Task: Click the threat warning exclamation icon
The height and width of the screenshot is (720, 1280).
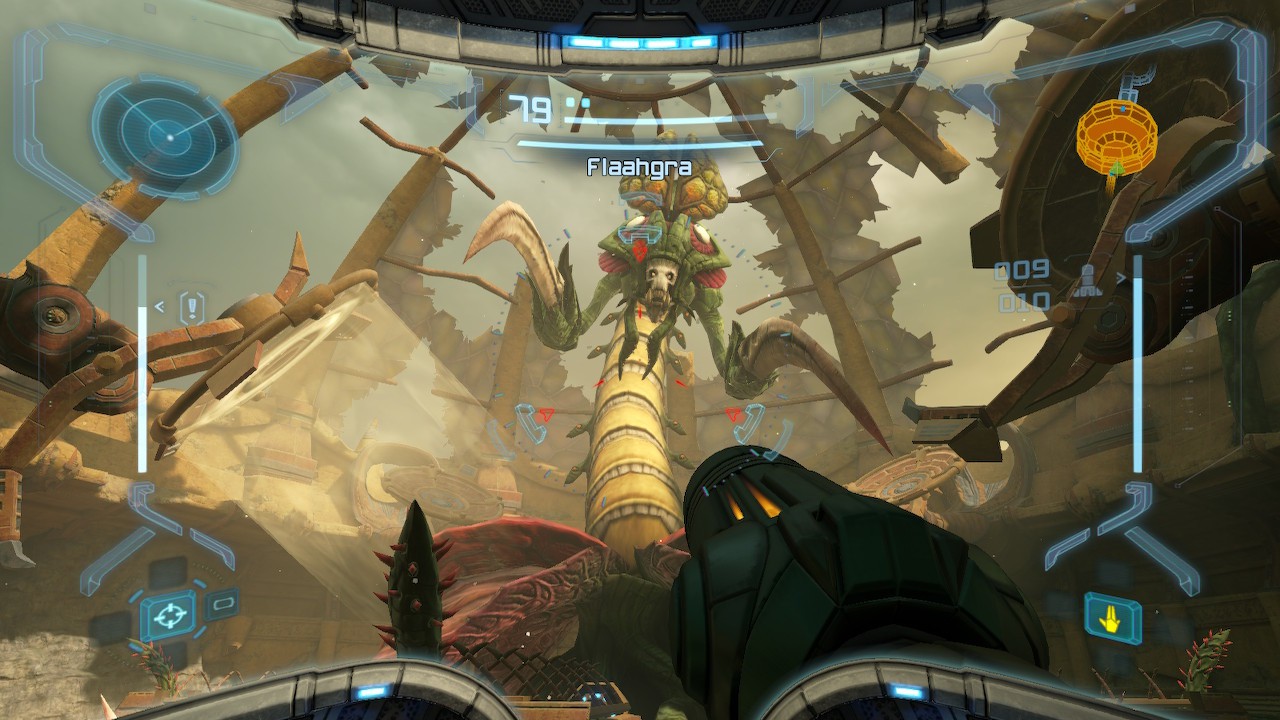Action: pos(192,308)
